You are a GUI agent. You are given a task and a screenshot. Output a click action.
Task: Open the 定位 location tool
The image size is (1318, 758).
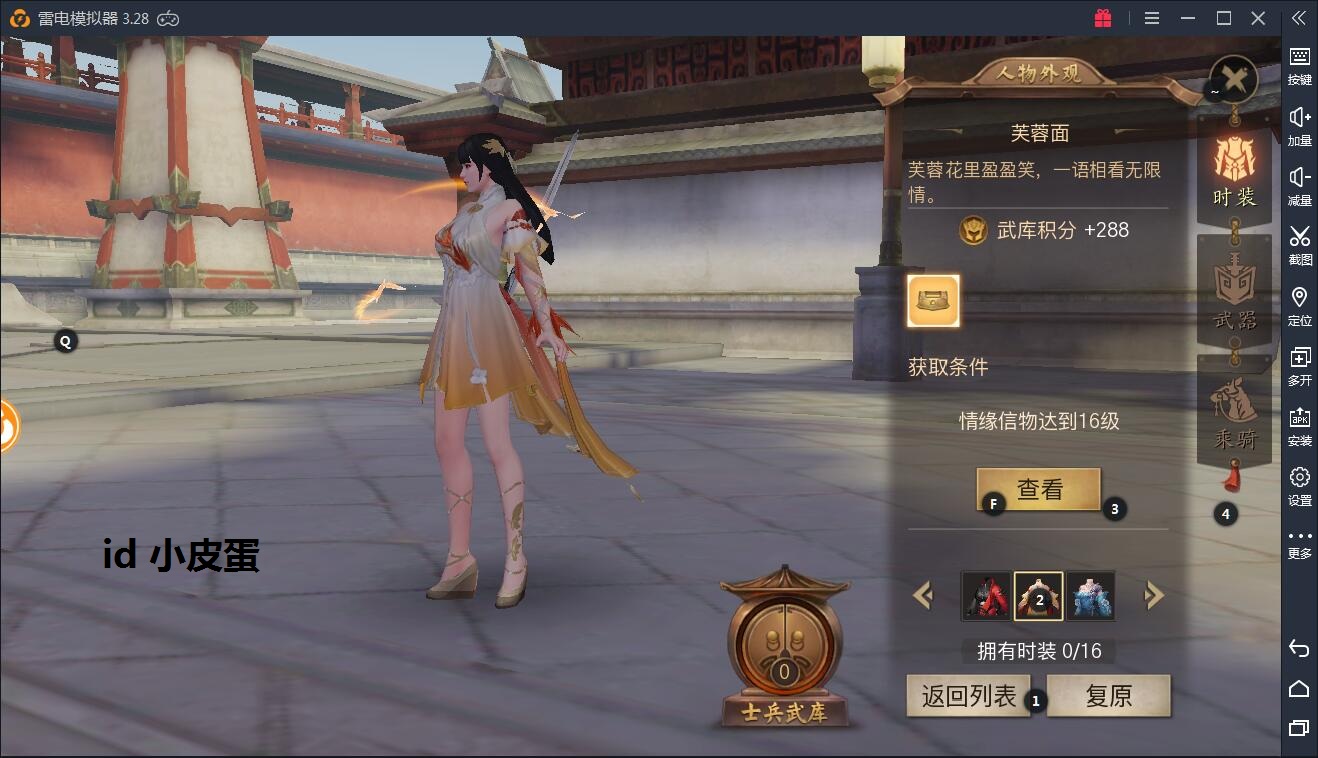(1299, 305)
